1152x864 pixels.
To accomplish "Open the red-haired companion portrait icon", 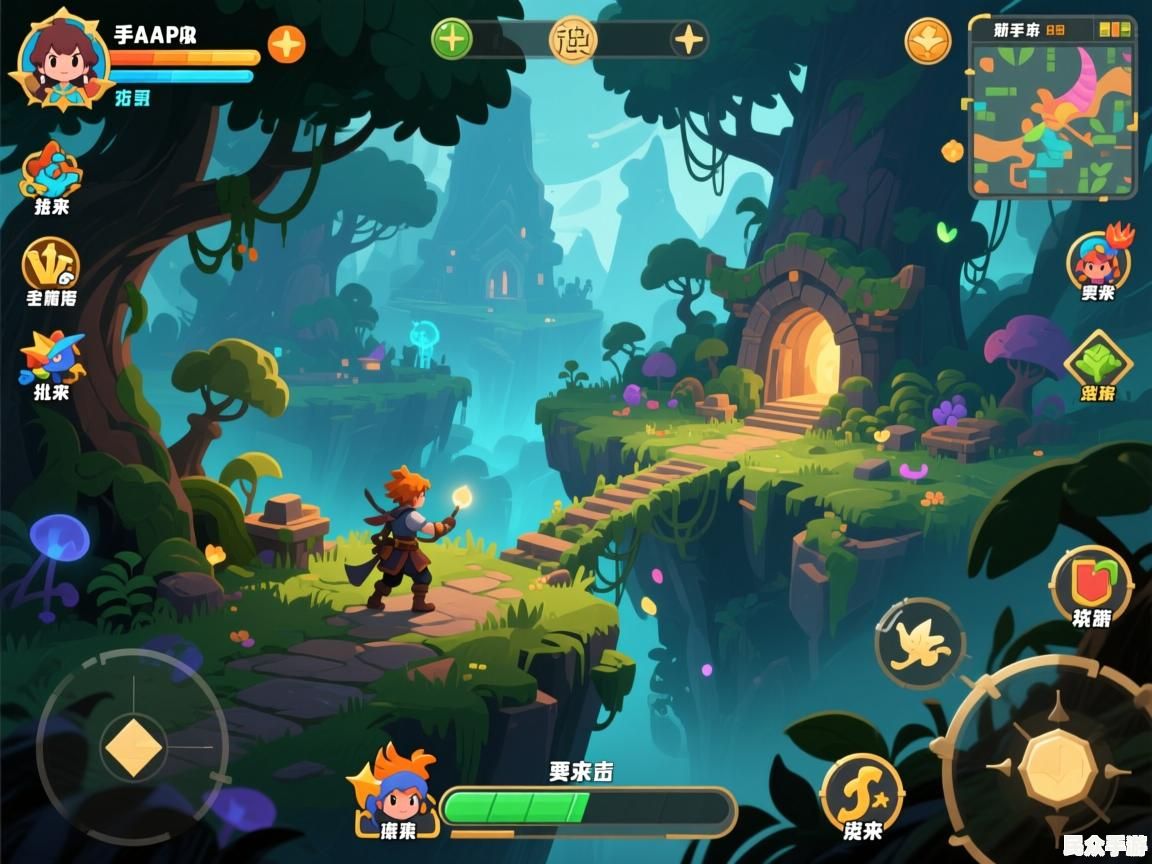I will (1098, 258).
